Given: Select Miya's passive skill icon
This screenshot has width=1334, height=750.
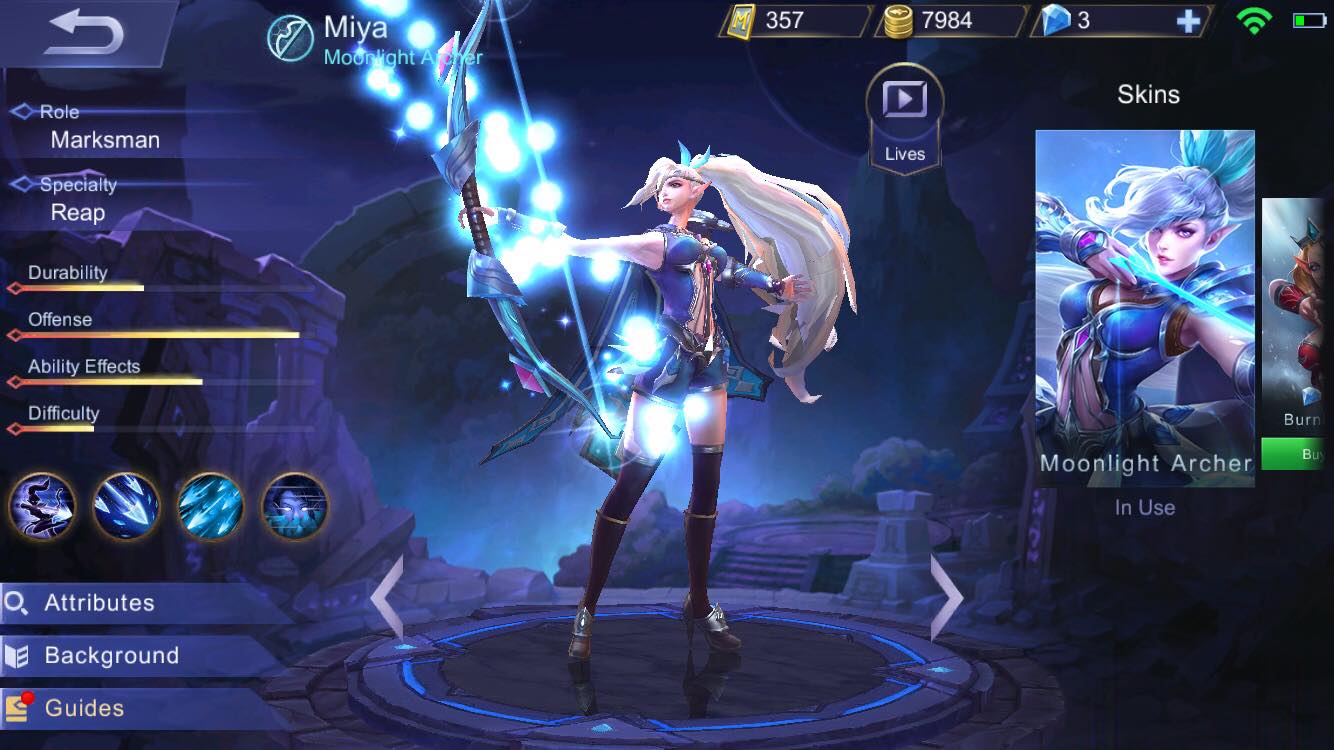Looking at the screenshot, I should pos(42,507).
